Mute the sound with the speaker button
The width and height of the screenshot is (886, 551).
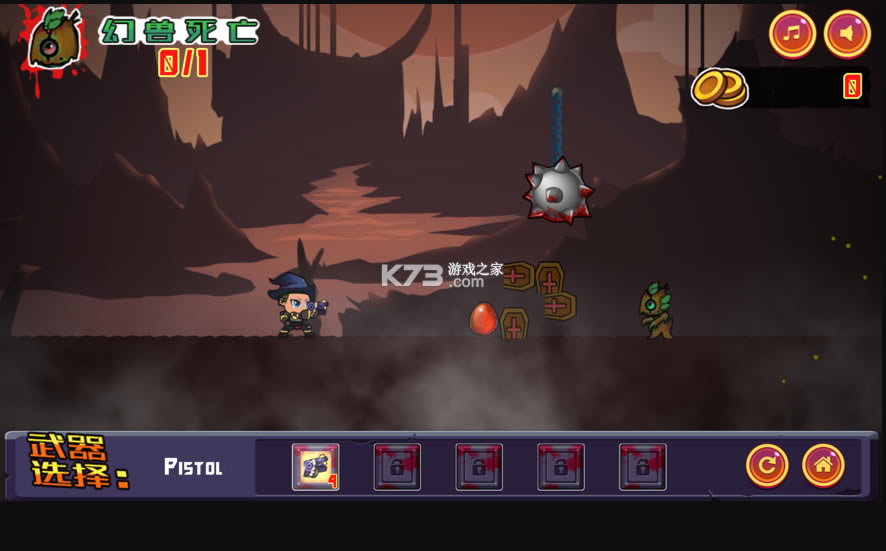click(x=847, y=34)
